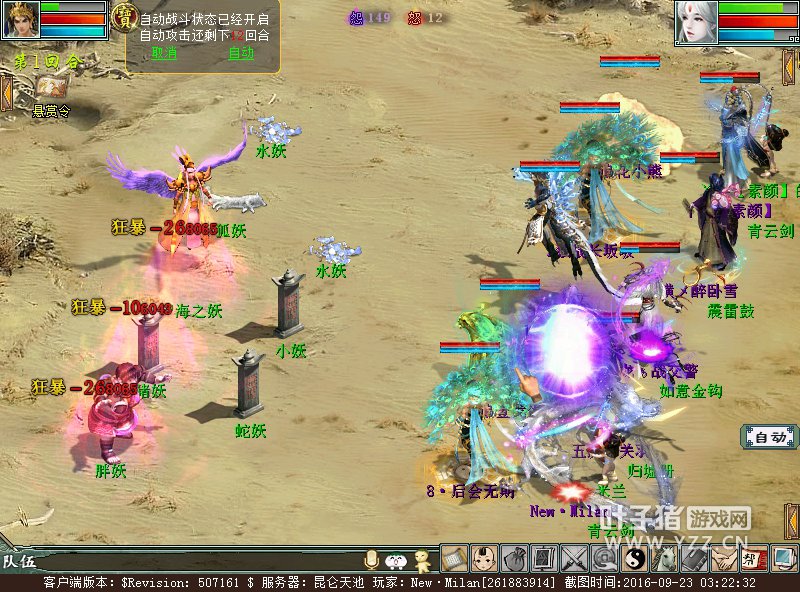Open the 队伍 team chat channel
Viewport: 800px width, 592px height.
19,561
